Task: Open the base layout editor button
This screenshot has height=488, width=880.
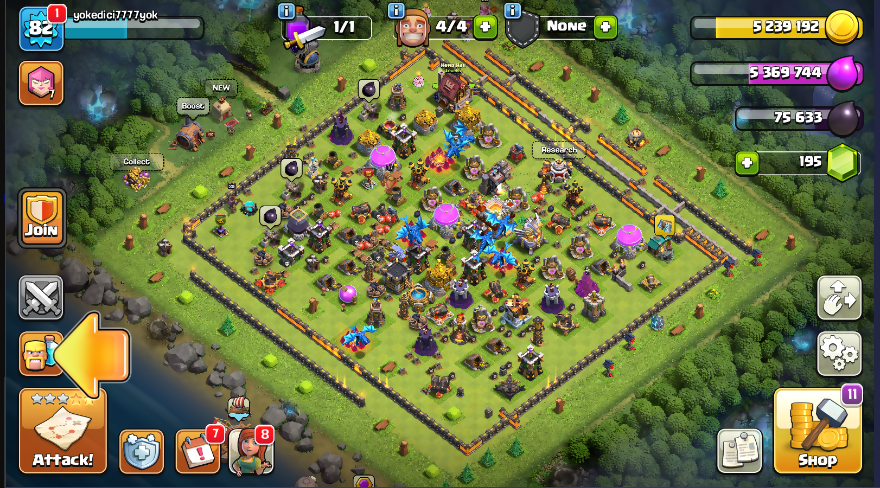Action: pyautogui.click(x=839, y=297)
